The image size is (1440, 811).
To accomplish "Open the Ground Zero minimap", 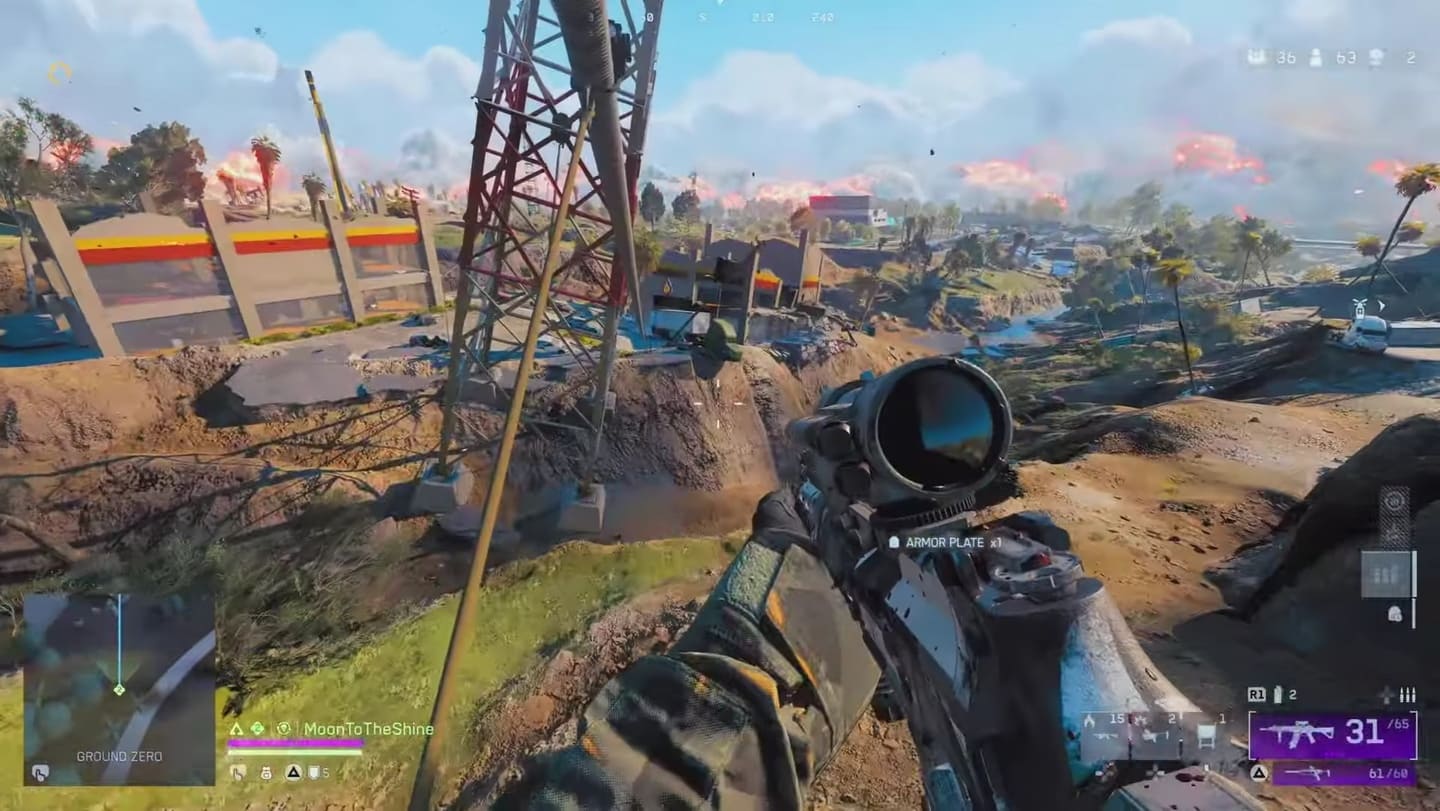I will [119, 689].
